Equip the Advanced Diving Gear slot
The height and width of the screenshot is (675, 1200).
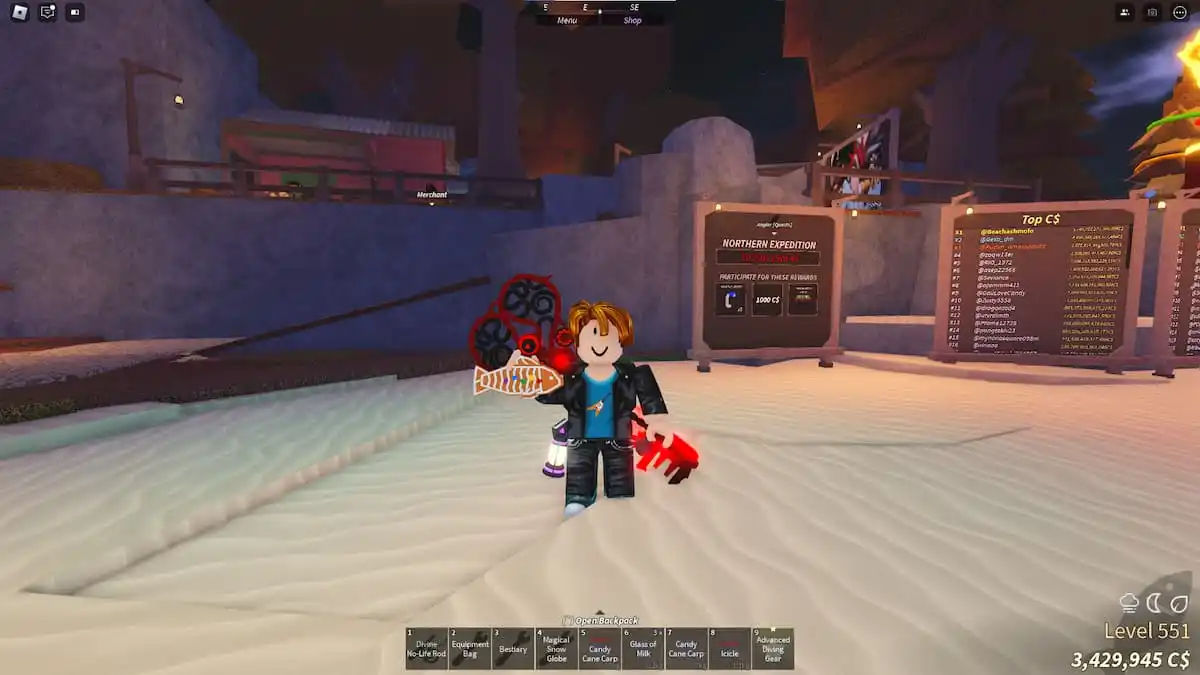click(772, 648)
